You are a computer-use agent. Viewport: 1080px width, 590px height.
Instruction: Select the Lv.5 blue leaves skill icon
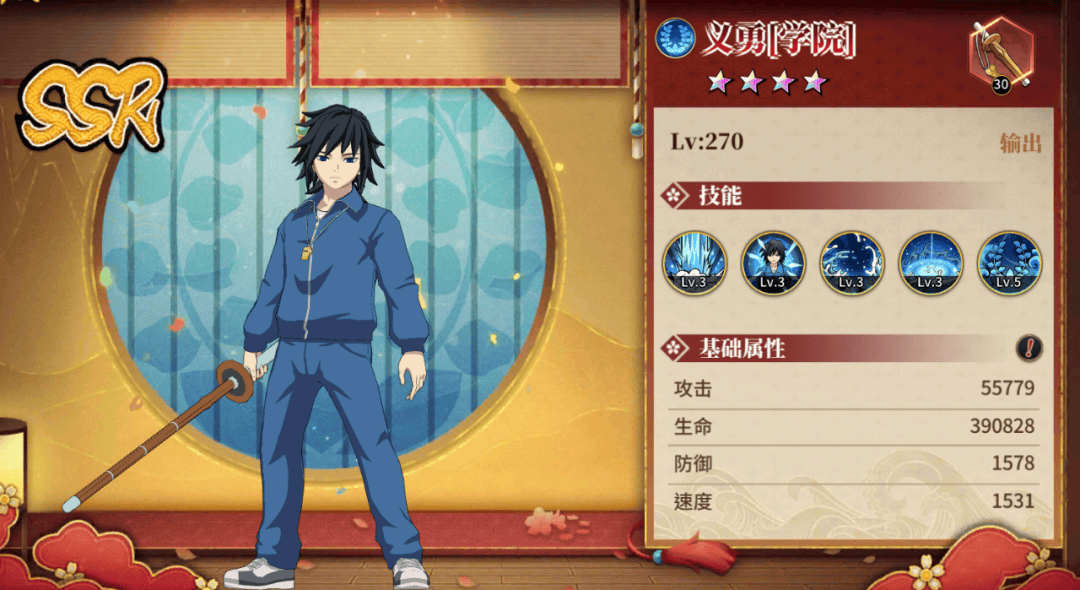(x=1008, y=263)
